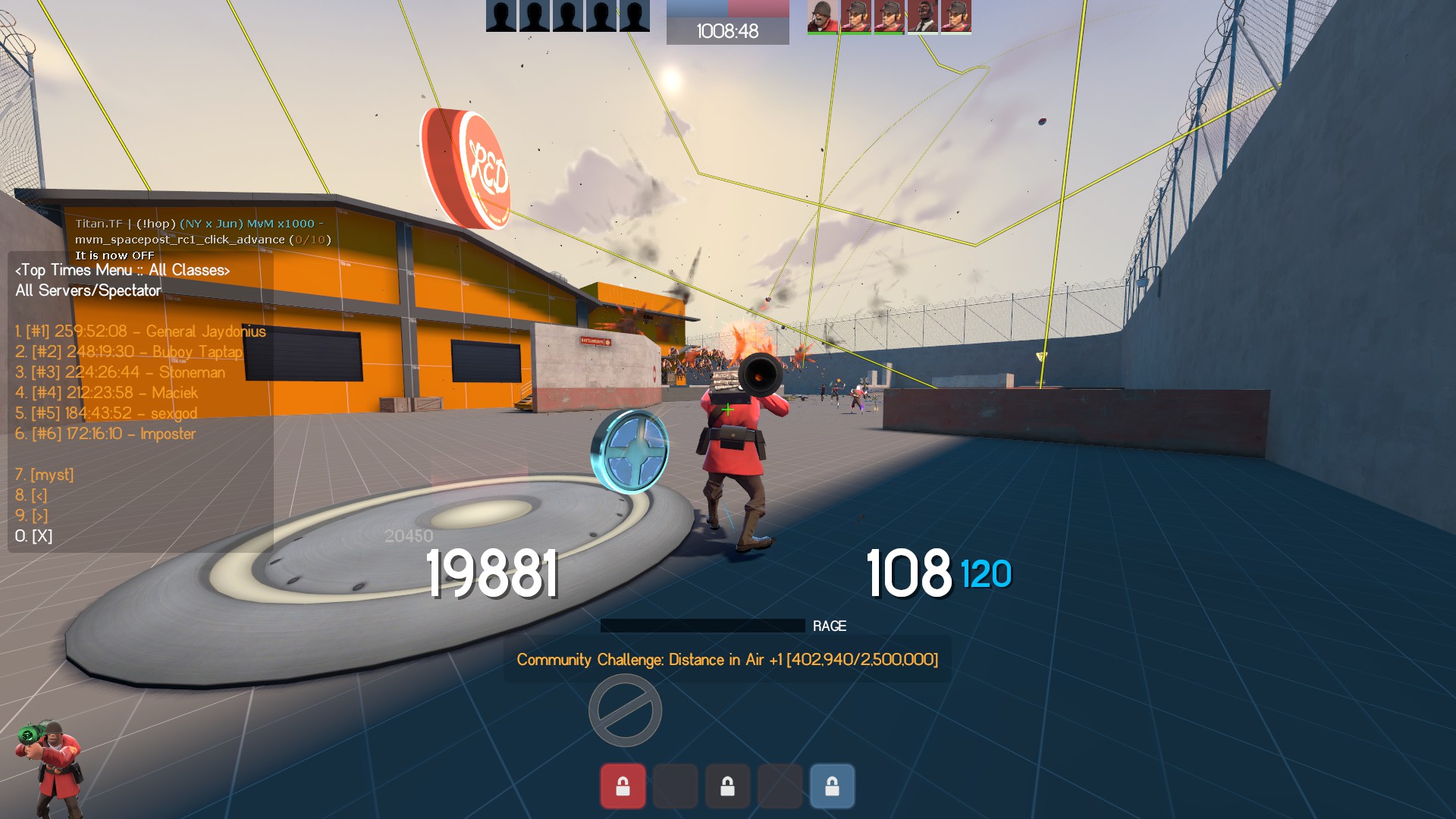Open Stoneman's third-place time entry
1456x819 pixels.
click(120, 372)
